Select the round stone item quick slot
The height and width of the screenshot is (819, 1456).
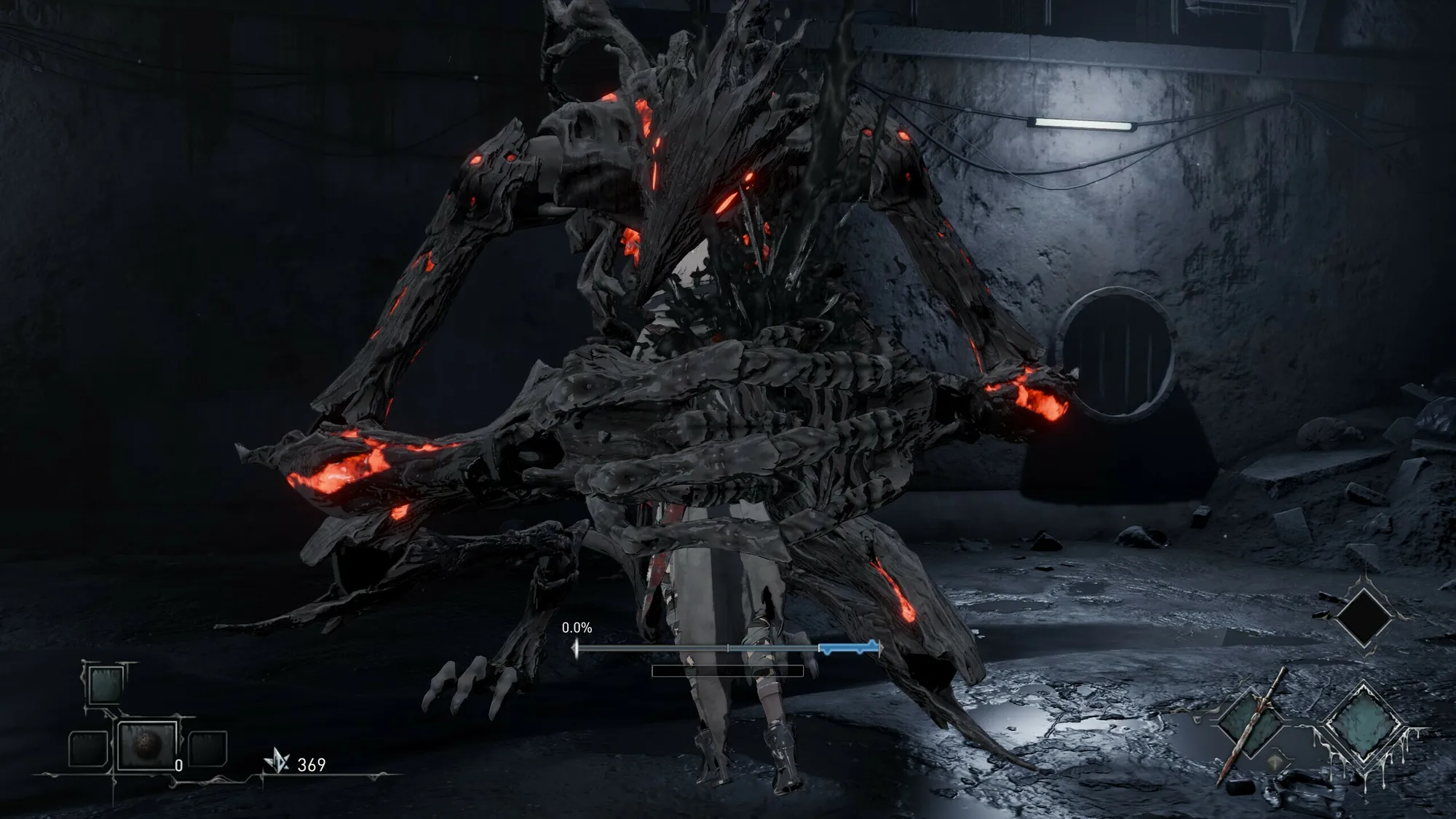point(148,745)
